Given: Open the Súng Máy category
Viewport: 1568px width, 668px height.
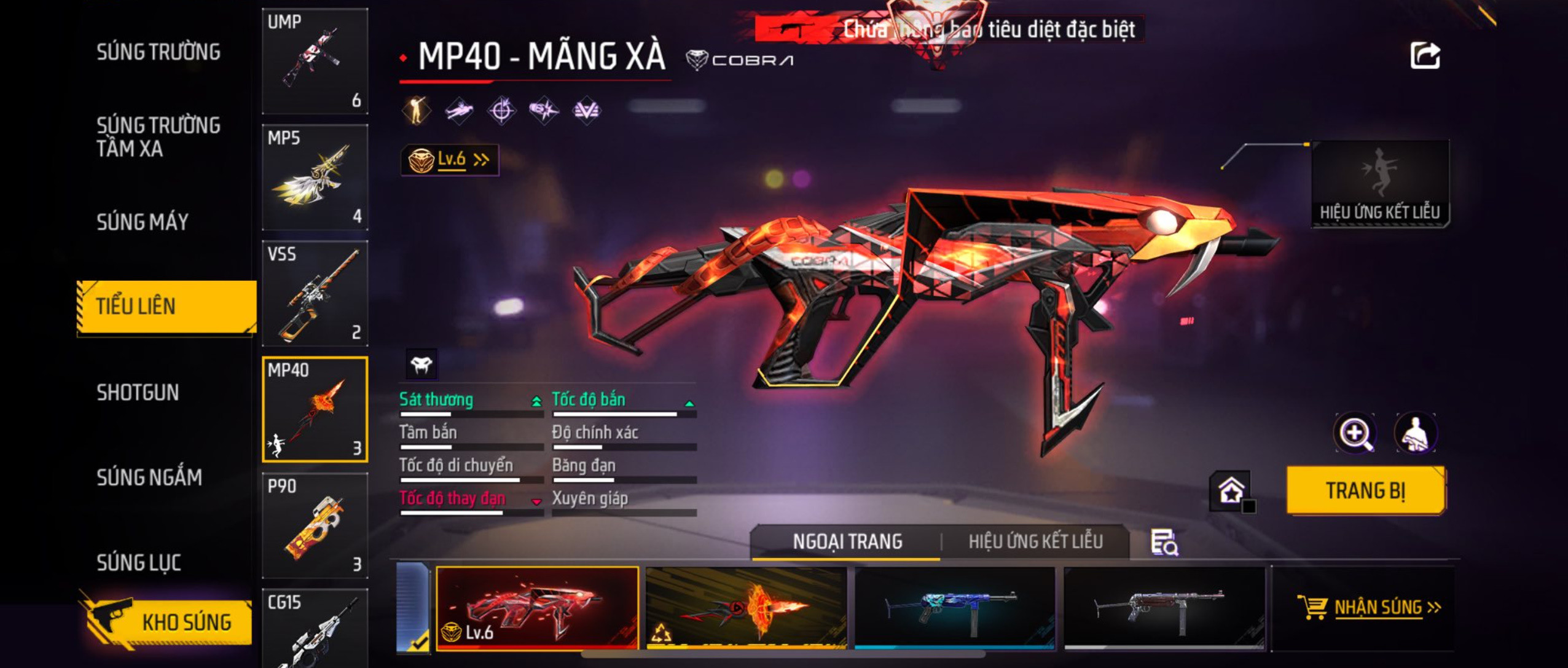Looking at the screenshot, I should click(143, 222).
